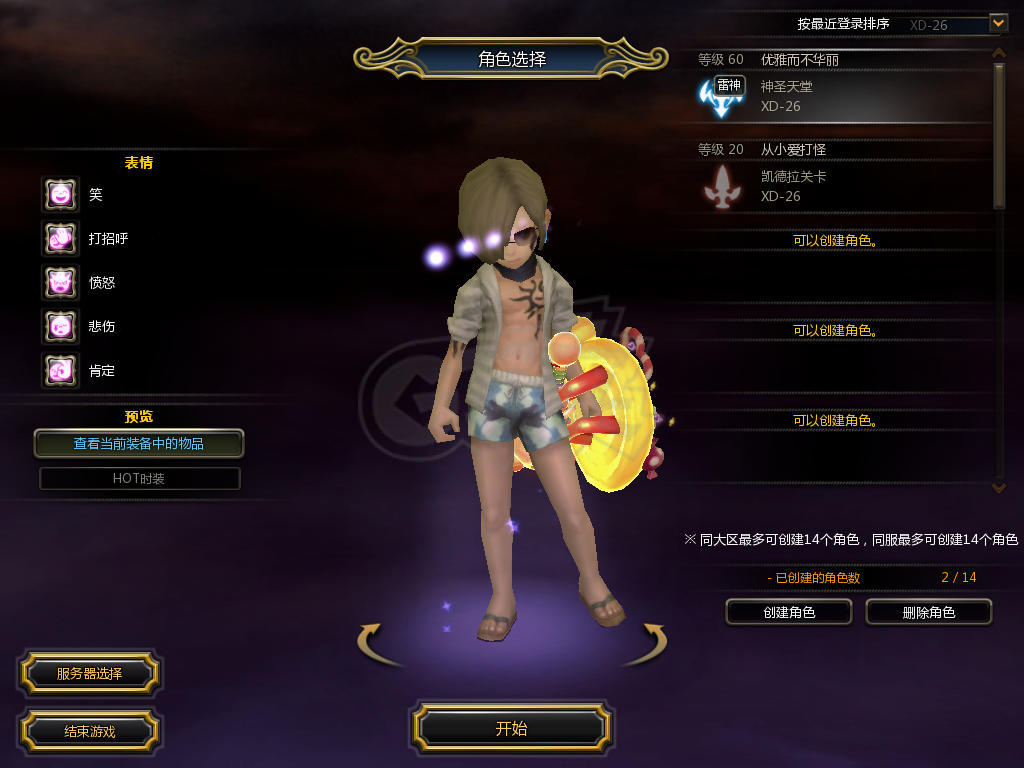The width and height of the screenshot is (1024, 768).
Task: Choose 创建角色 to create a character
Action: click(788, 612)
